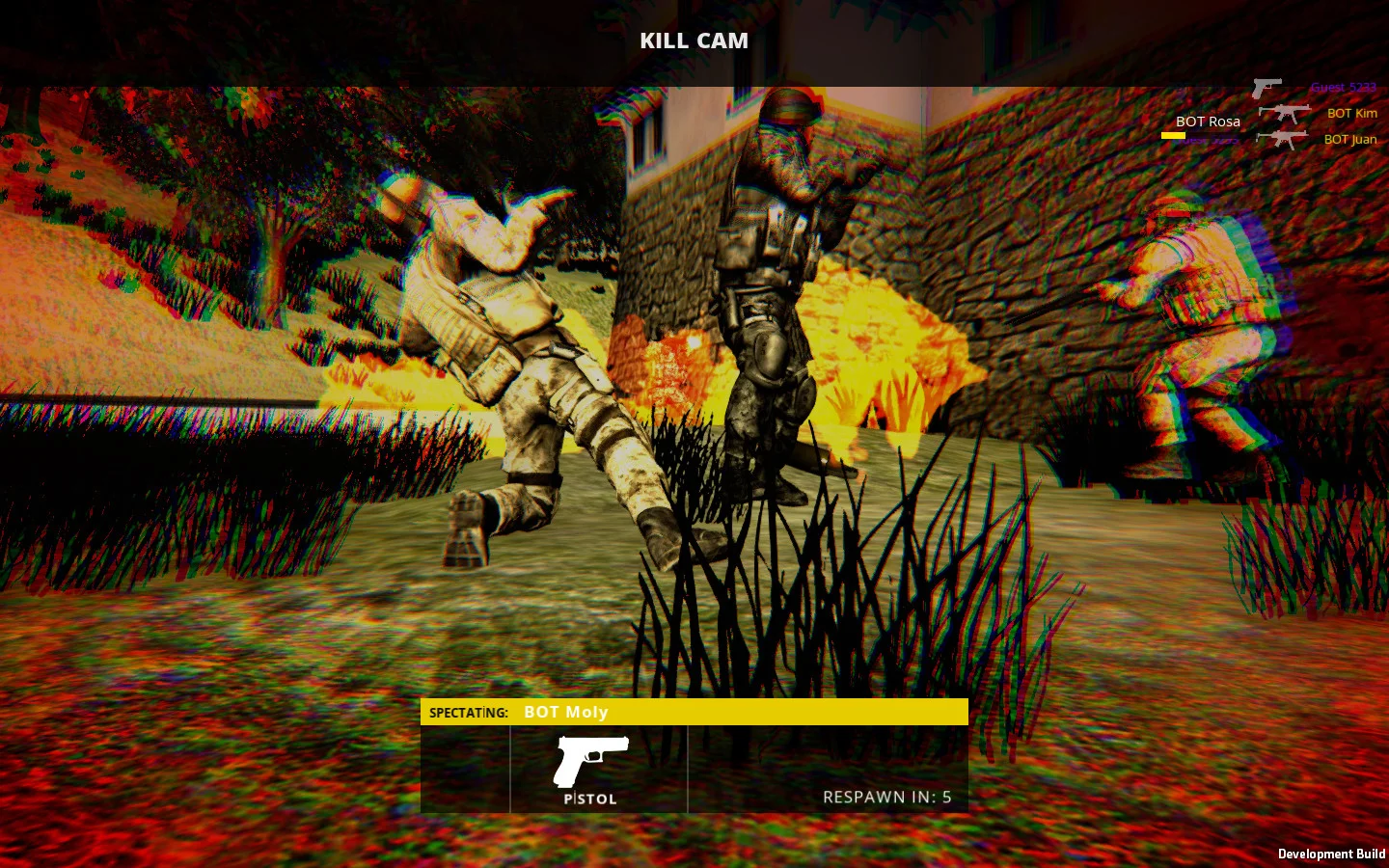Select the BOT Kim name in the feed
Image resolution: width=1389 pixels, height=868 pixels.
point(1351,114)
